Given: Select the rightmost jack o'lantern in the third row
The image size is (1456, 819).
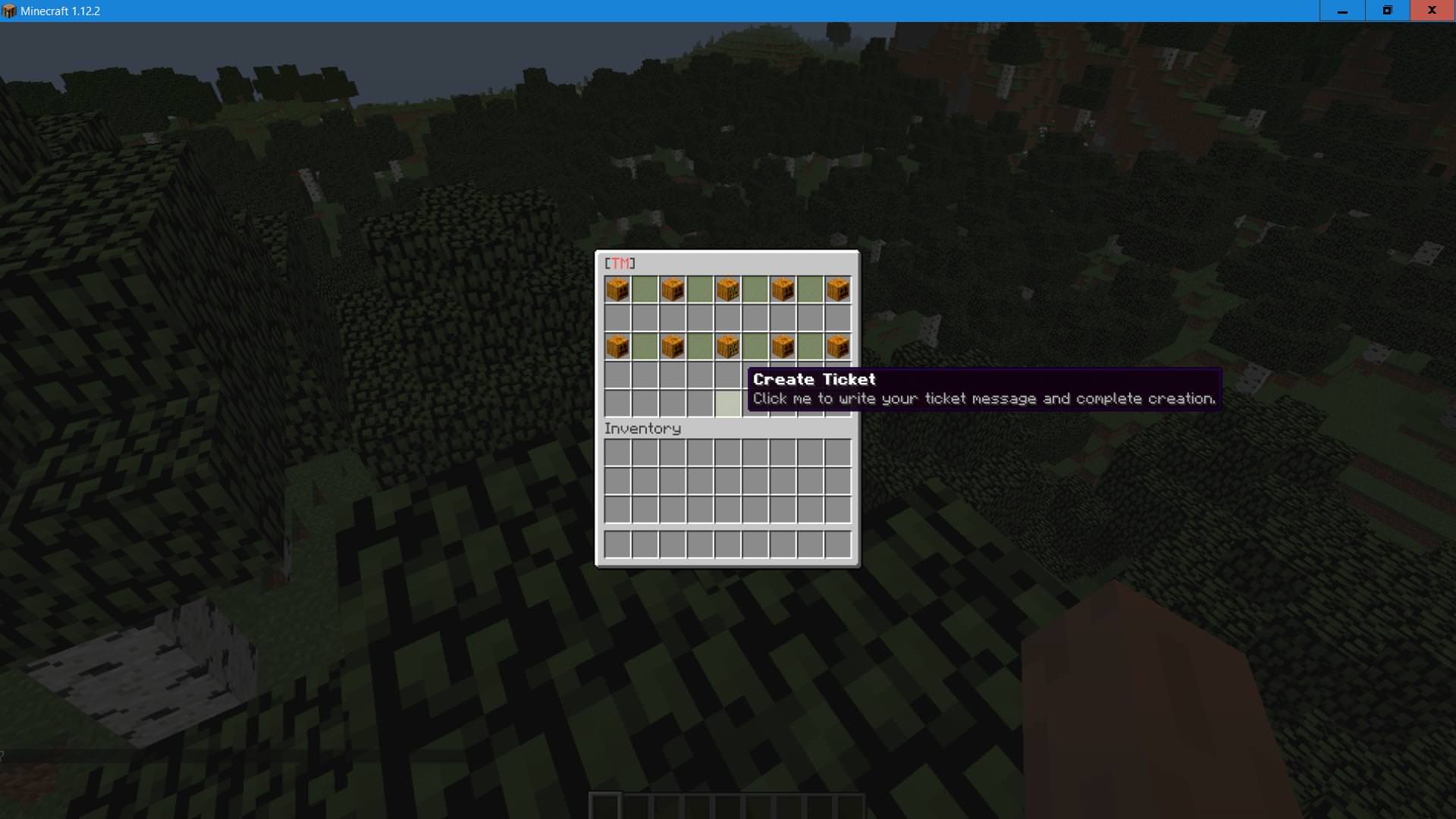Looking at the screenshot, I should [838, 346].
